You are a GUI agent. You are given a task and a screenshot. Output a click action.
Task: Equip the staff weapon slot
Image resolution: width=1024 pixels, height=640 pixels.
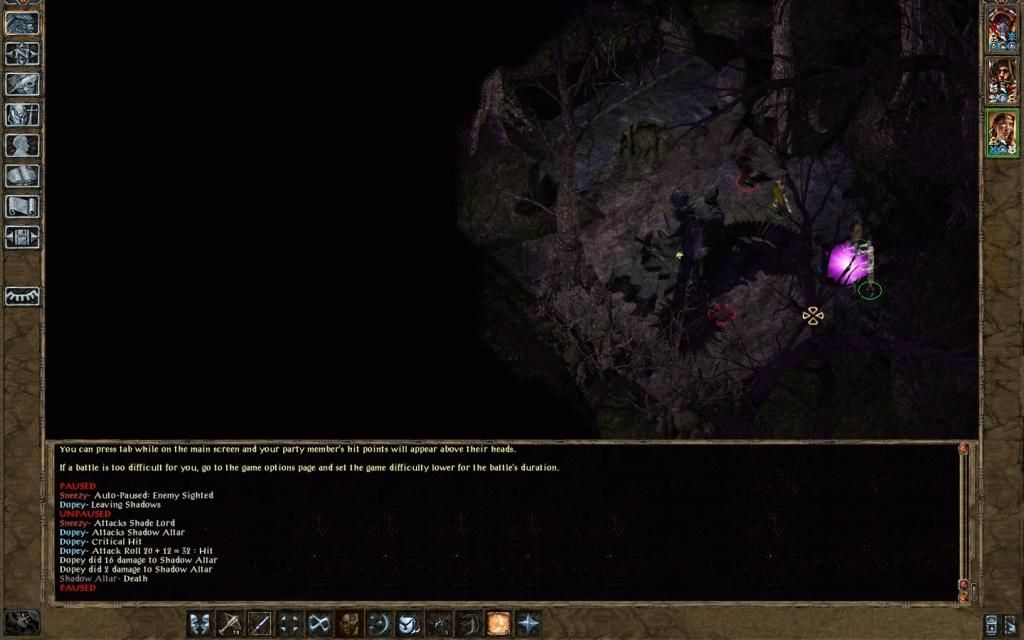(x=259, y=624)
